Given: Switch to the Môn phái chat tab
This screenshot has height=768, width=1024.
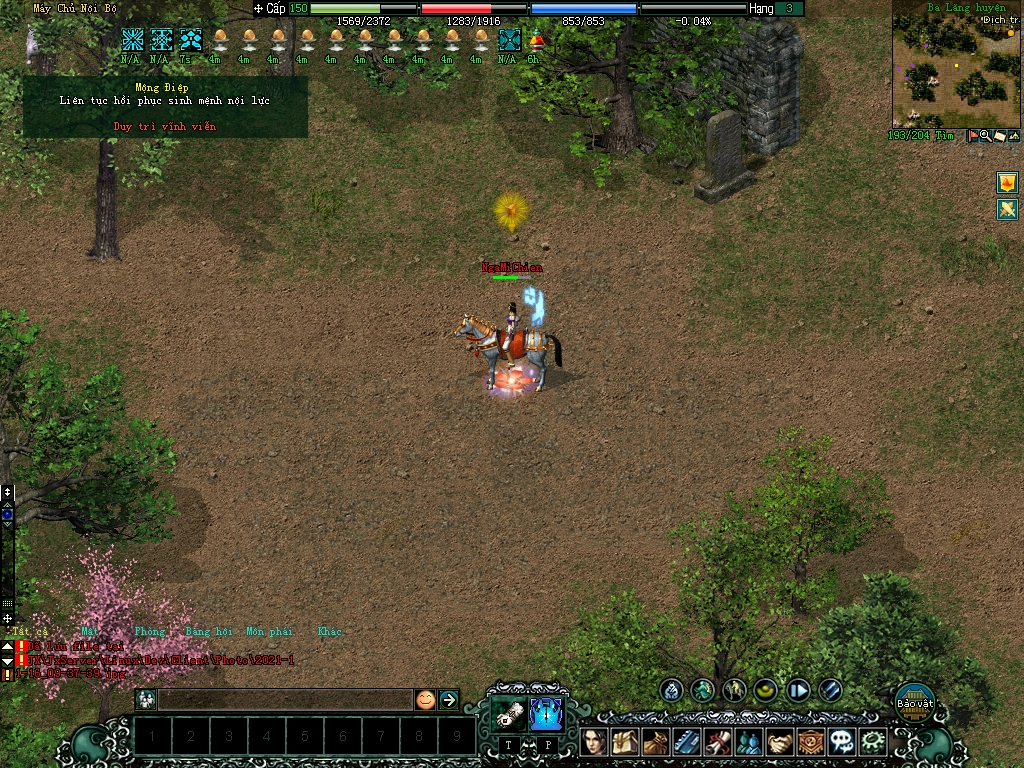Looking at the screenshot, I should pyautogui.click(x=269, y=632).
